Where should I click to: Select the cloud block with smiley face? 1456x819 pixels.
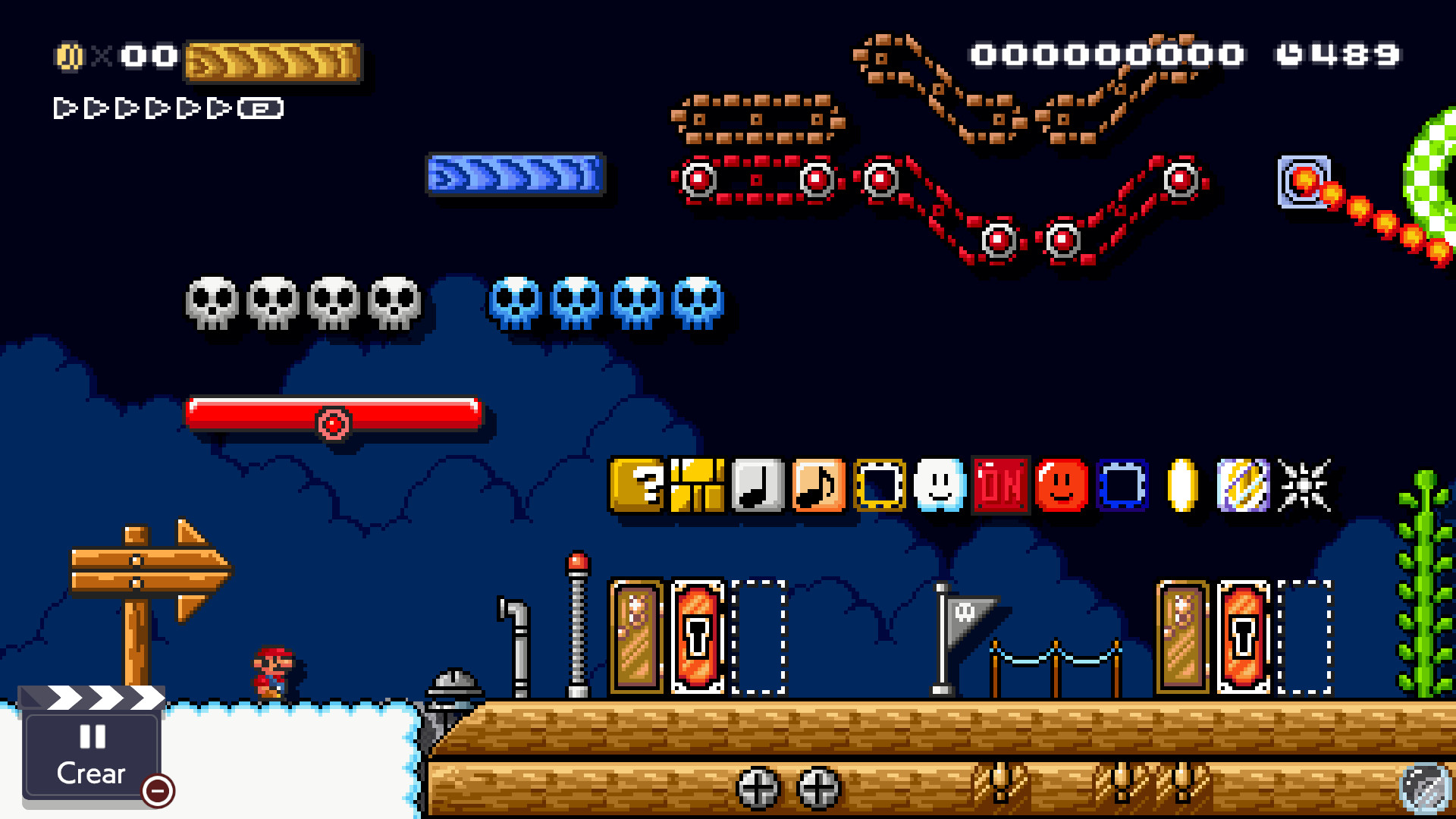[x=940, y=485]
